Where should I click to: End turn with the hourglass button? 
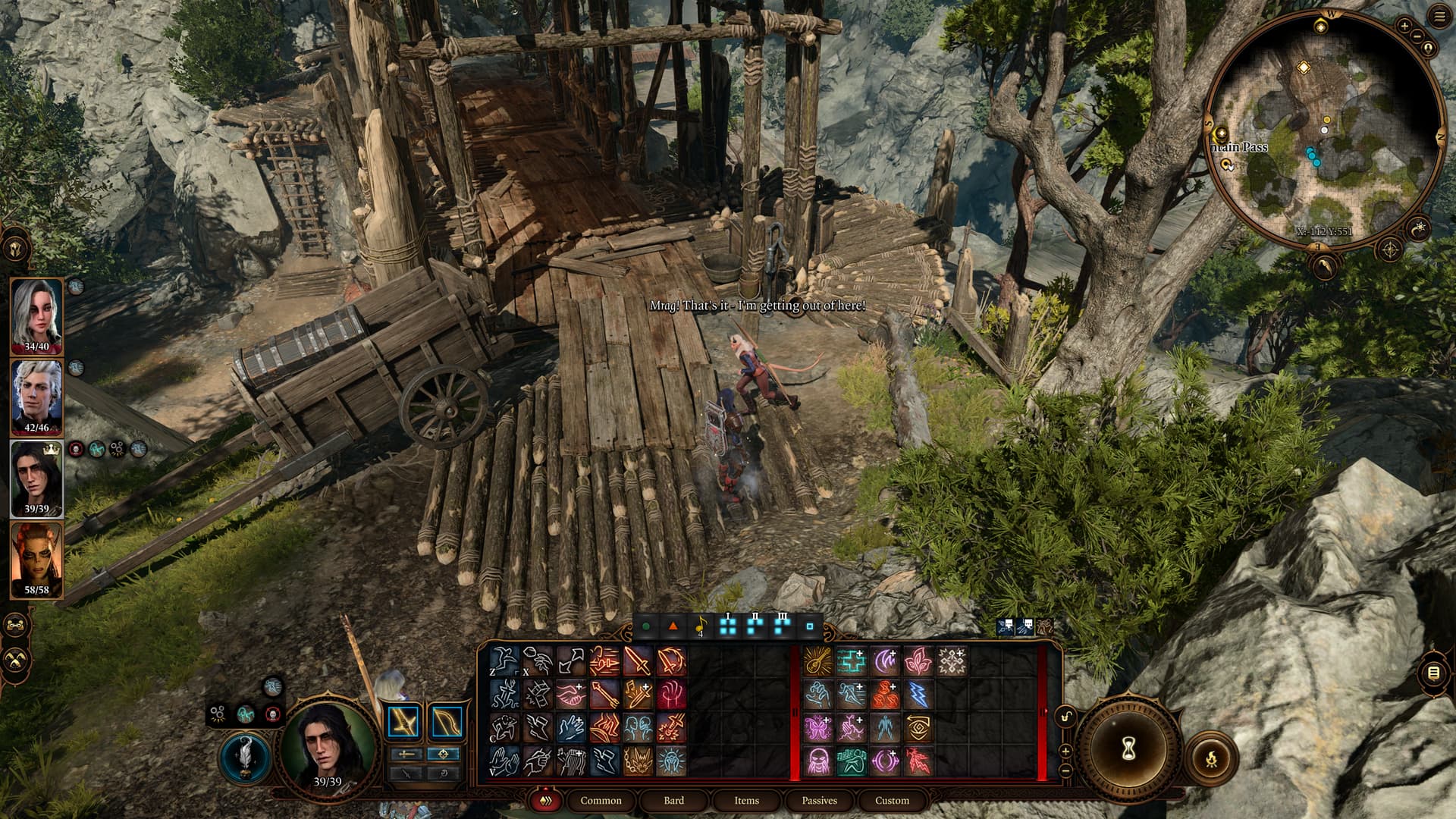coord(1128,749)
